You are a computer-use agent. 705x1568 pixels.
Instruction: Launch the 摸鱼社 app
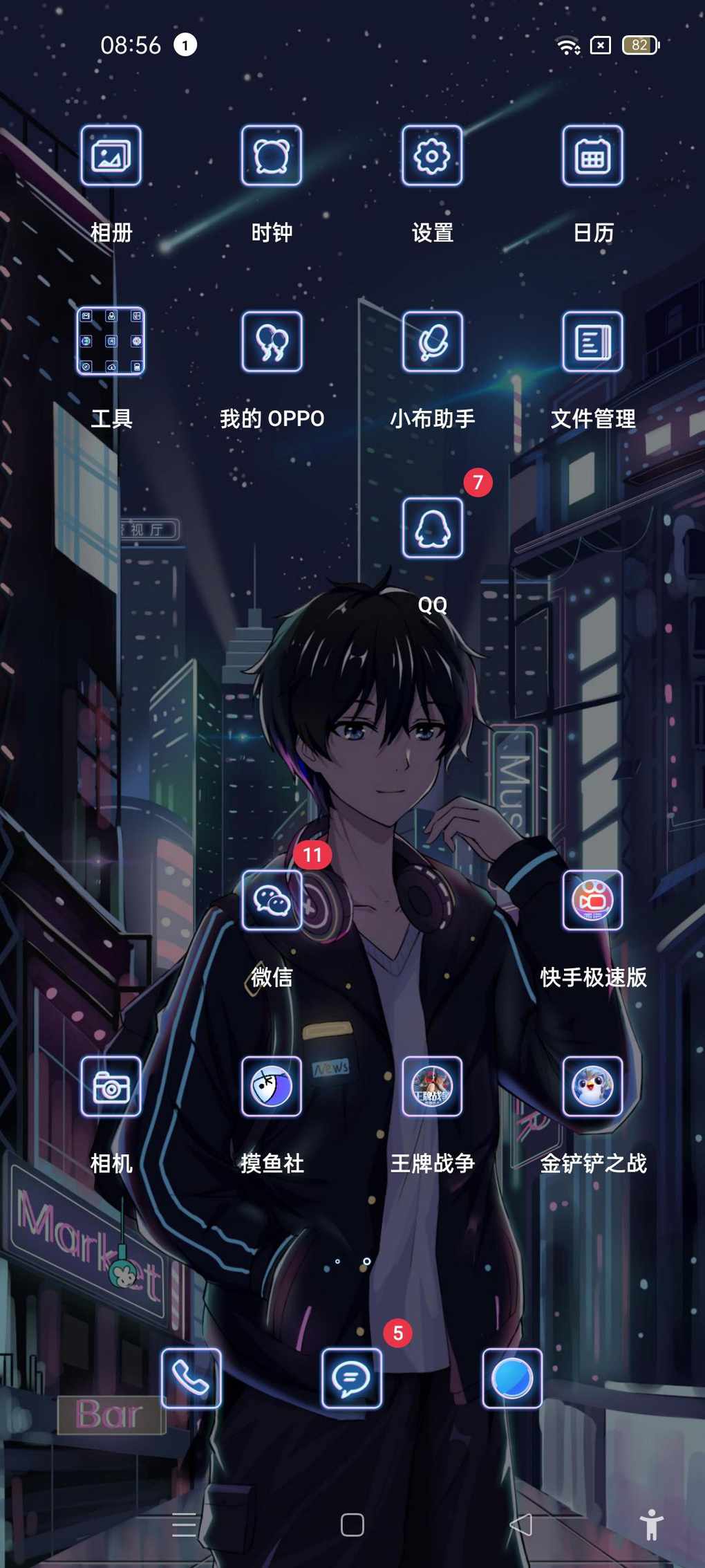(x=272, y=1087)
